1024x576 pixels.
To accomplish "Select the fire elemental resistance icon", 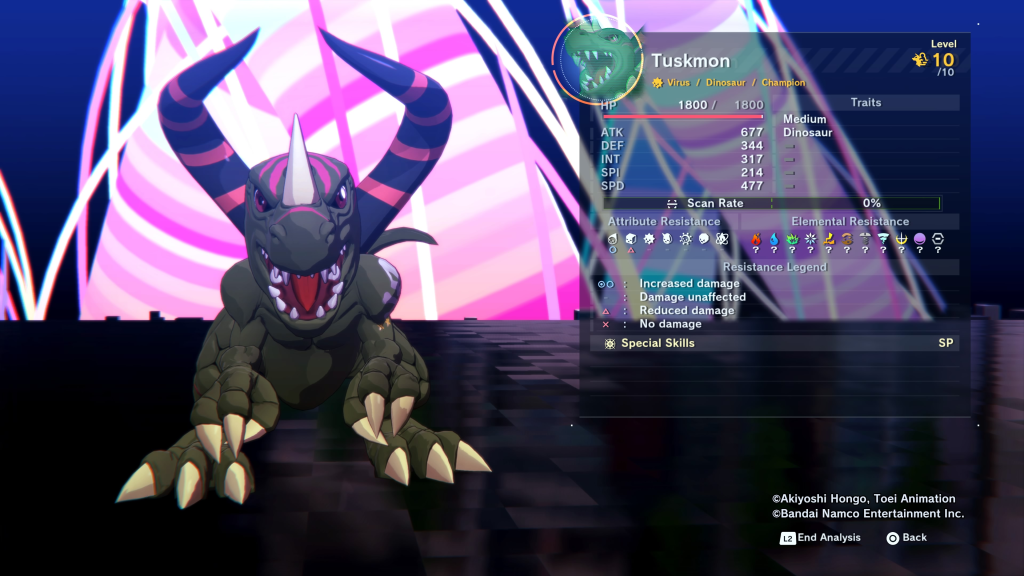I will 756,239.
